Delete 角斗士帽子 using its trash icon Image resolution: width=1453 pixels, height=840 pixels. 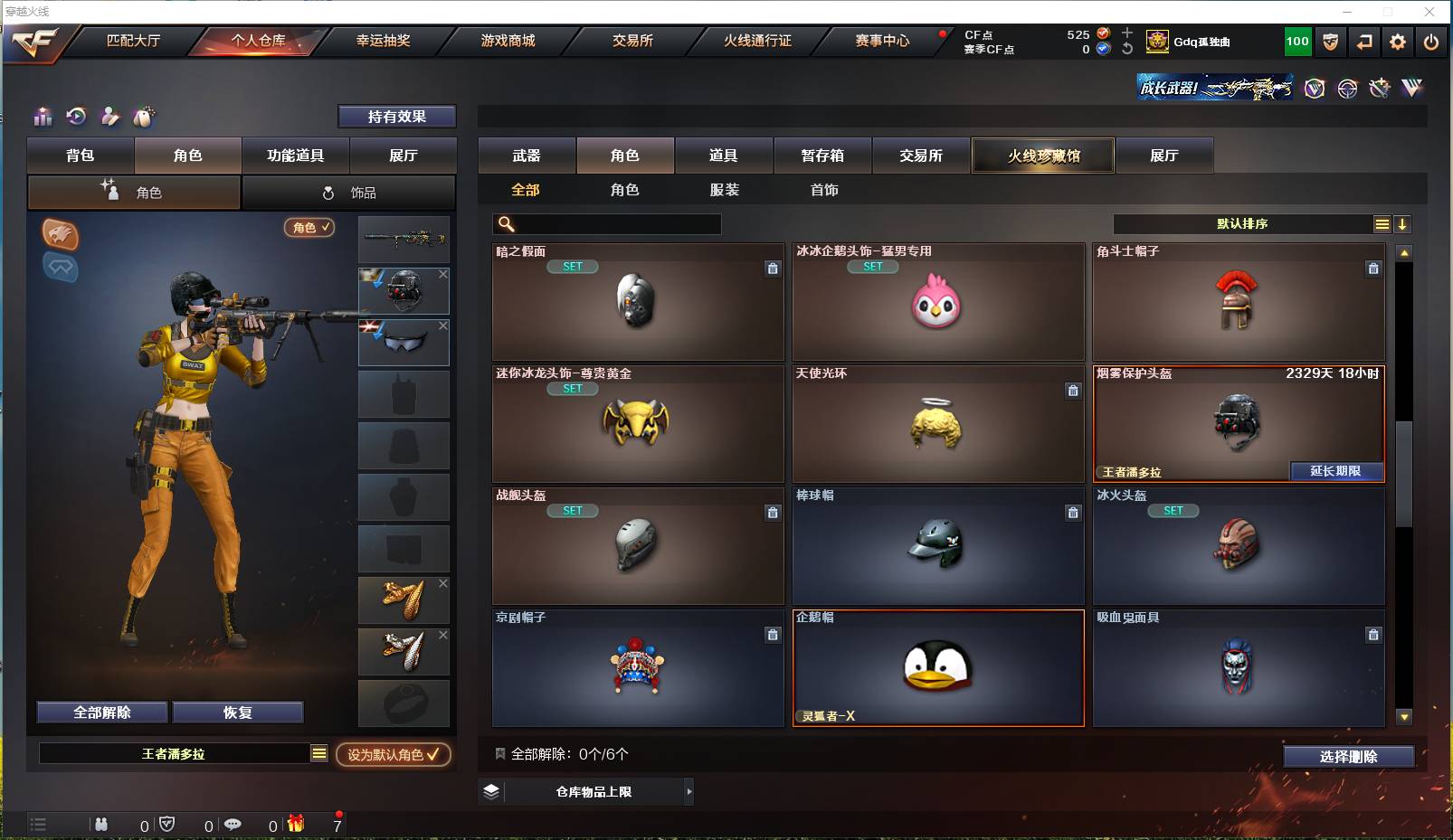tap(1373, 269)
